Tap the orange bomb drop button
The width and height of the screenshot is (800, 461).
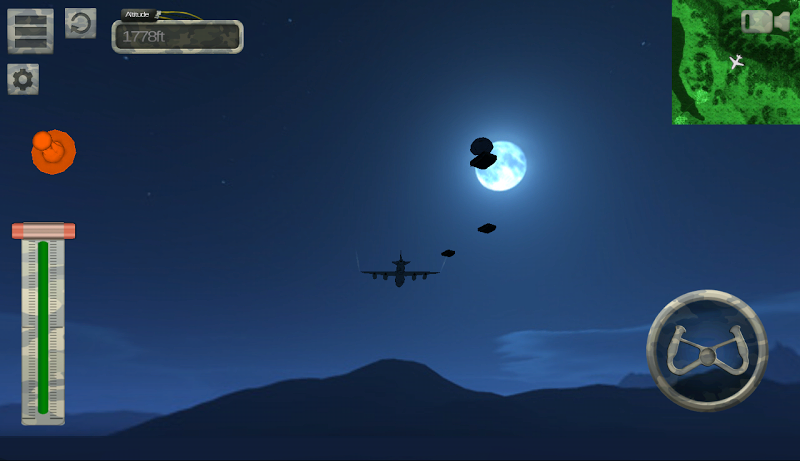pos(53,152)
